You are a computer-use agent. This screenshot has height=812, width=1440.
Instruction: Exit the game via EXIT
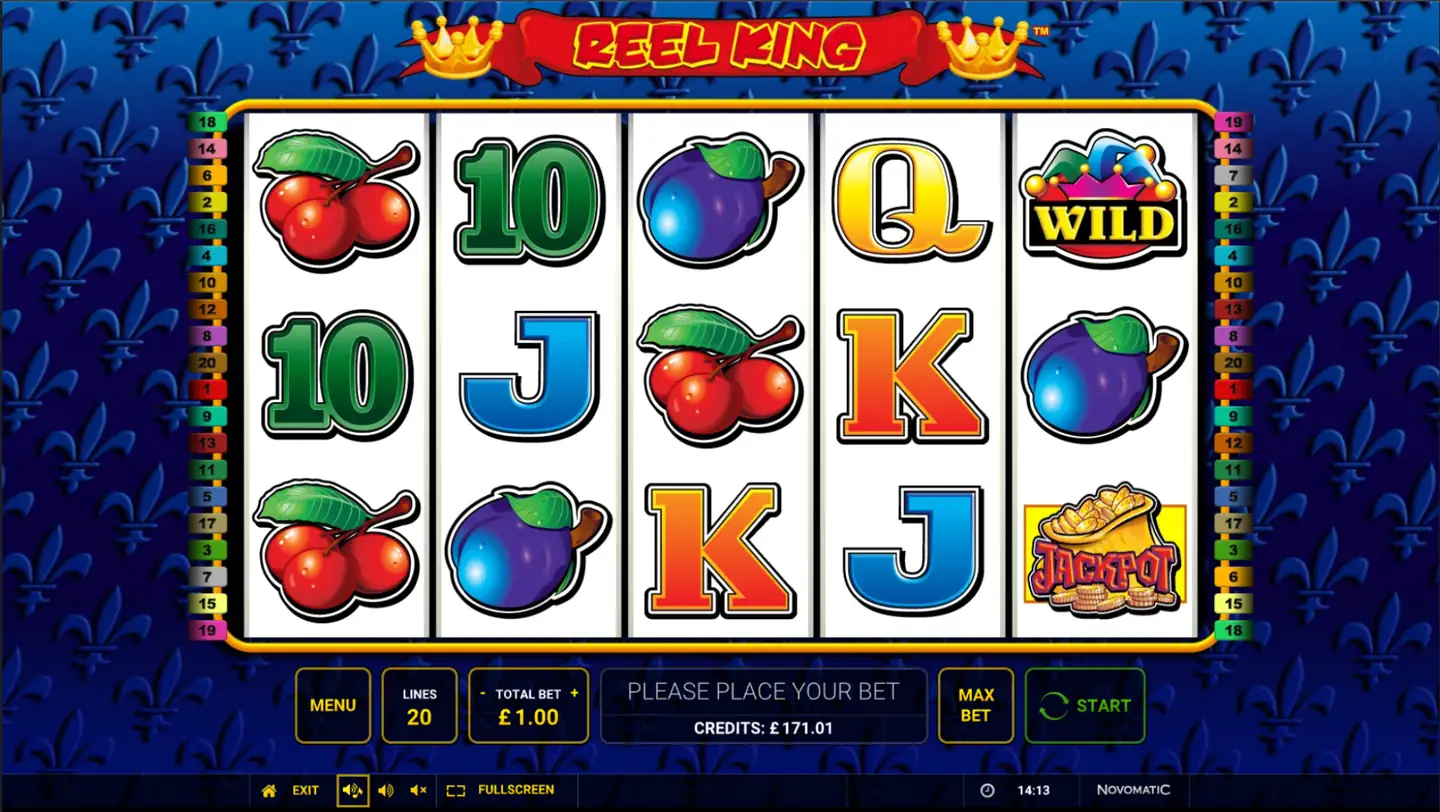[x=305, y=790]
